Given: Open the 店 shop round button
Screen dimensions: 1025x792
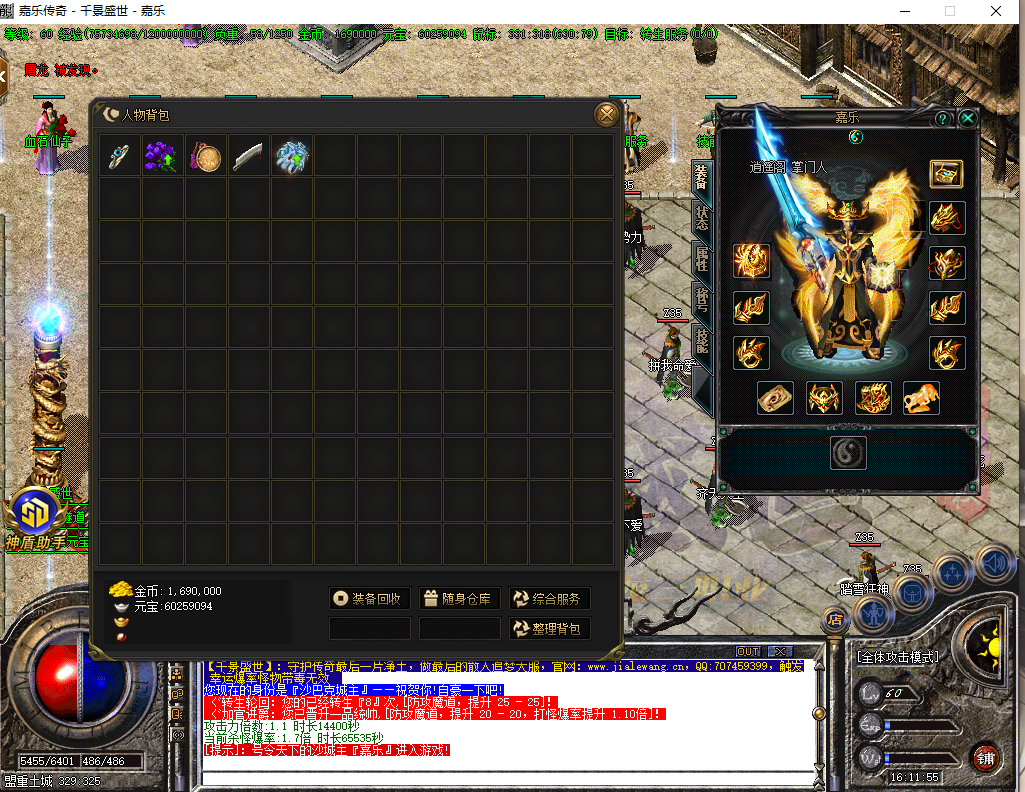Looking at the screenshot, I should (834, 620).
